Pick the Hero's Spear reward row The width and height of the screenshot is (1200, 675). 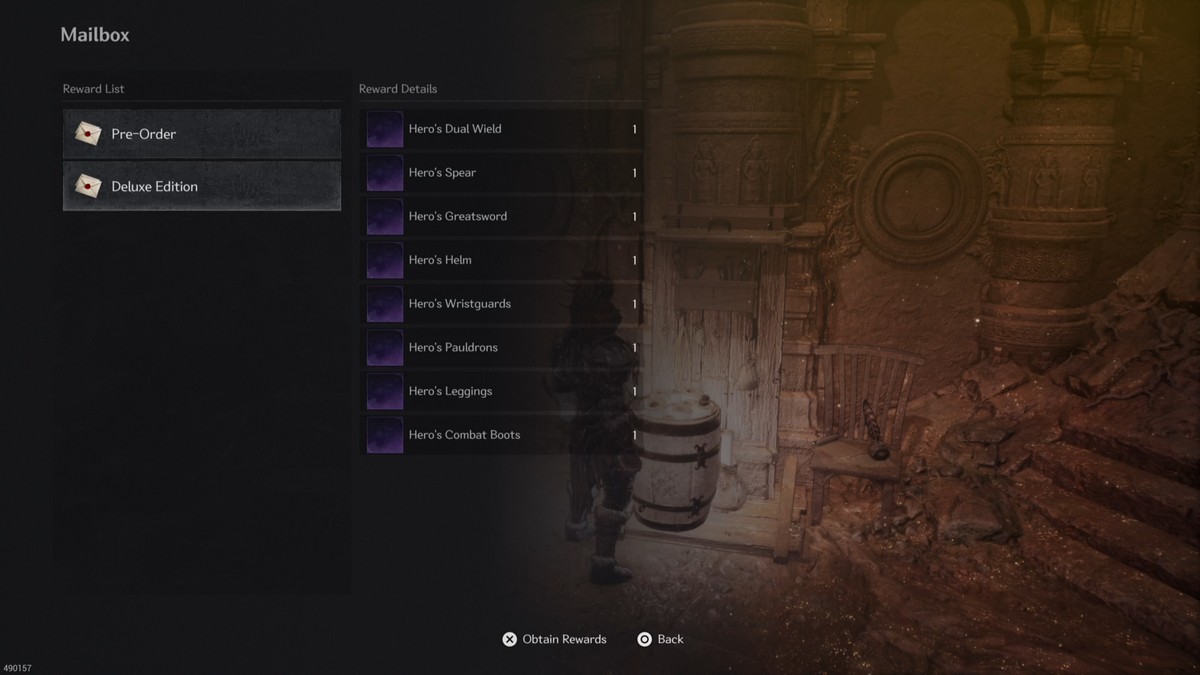click(x=501, y=173)
